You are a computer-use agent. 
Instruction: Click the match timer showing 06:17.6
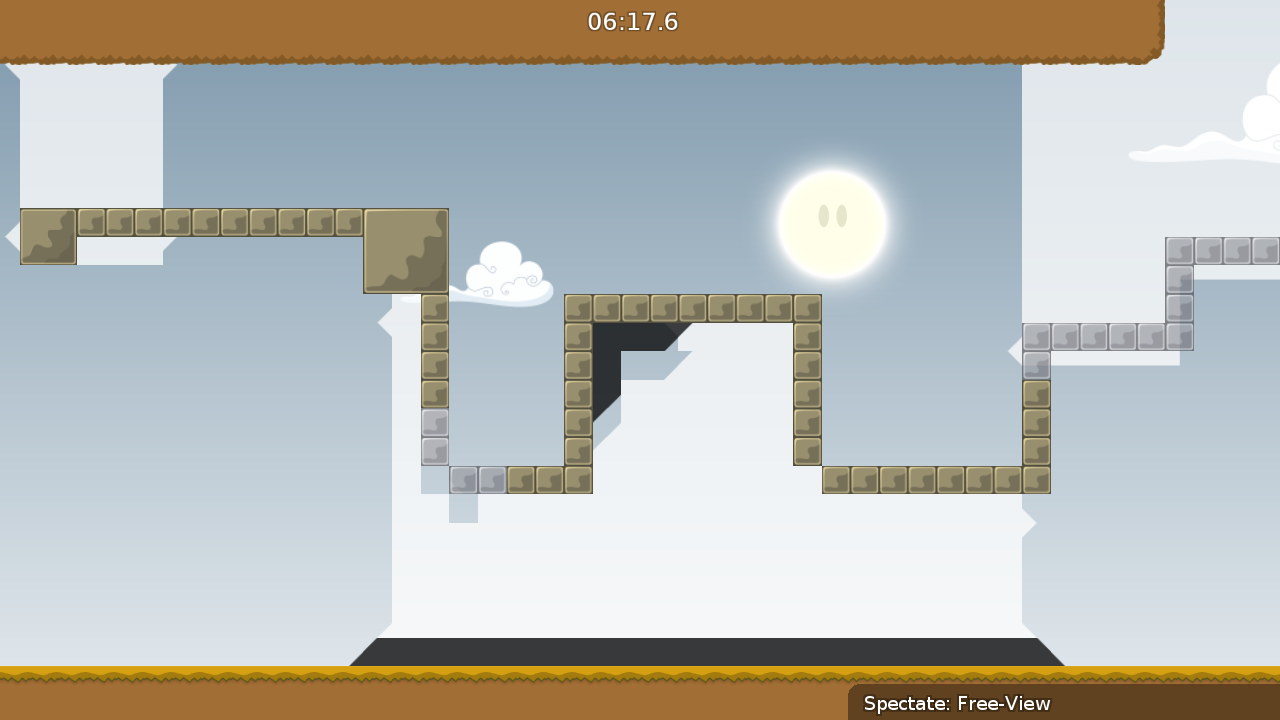tap(634, 22)
